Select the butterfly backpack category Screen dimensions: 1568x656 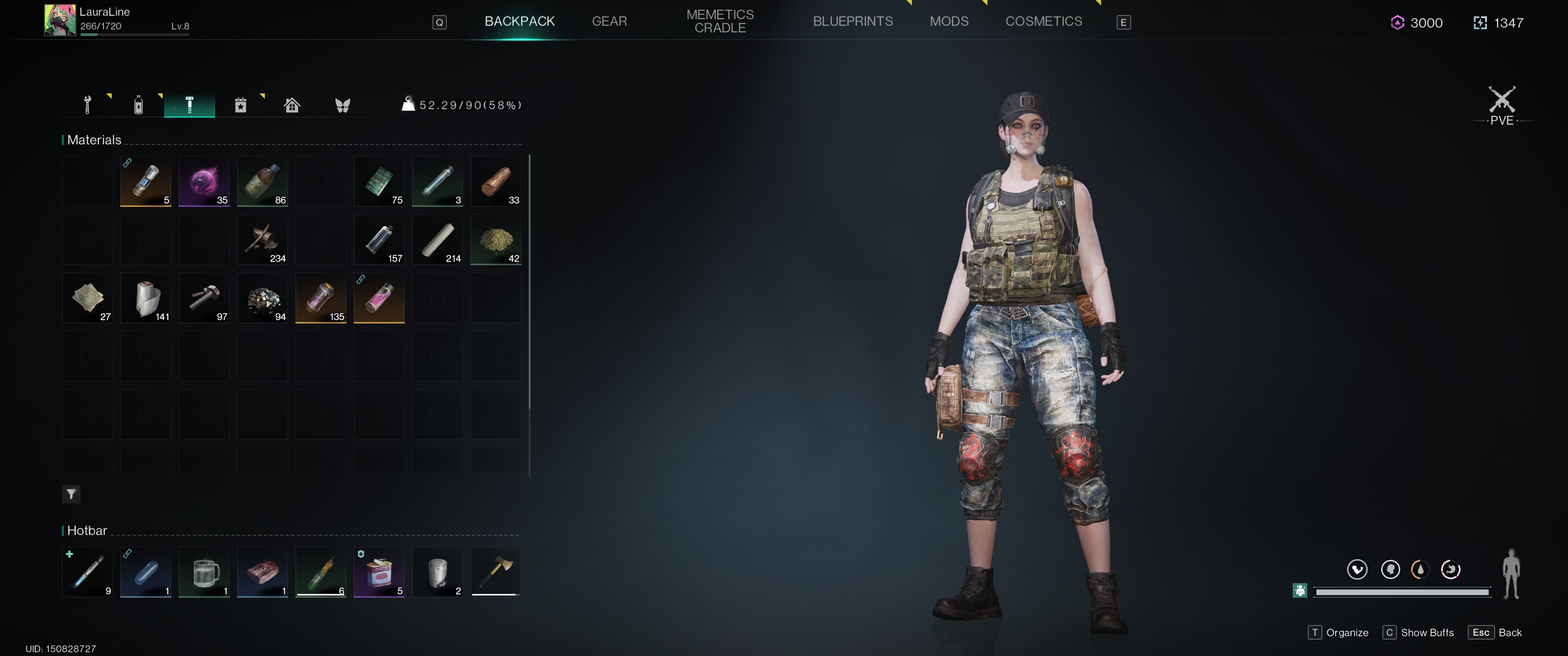click(x=343, y=105)
